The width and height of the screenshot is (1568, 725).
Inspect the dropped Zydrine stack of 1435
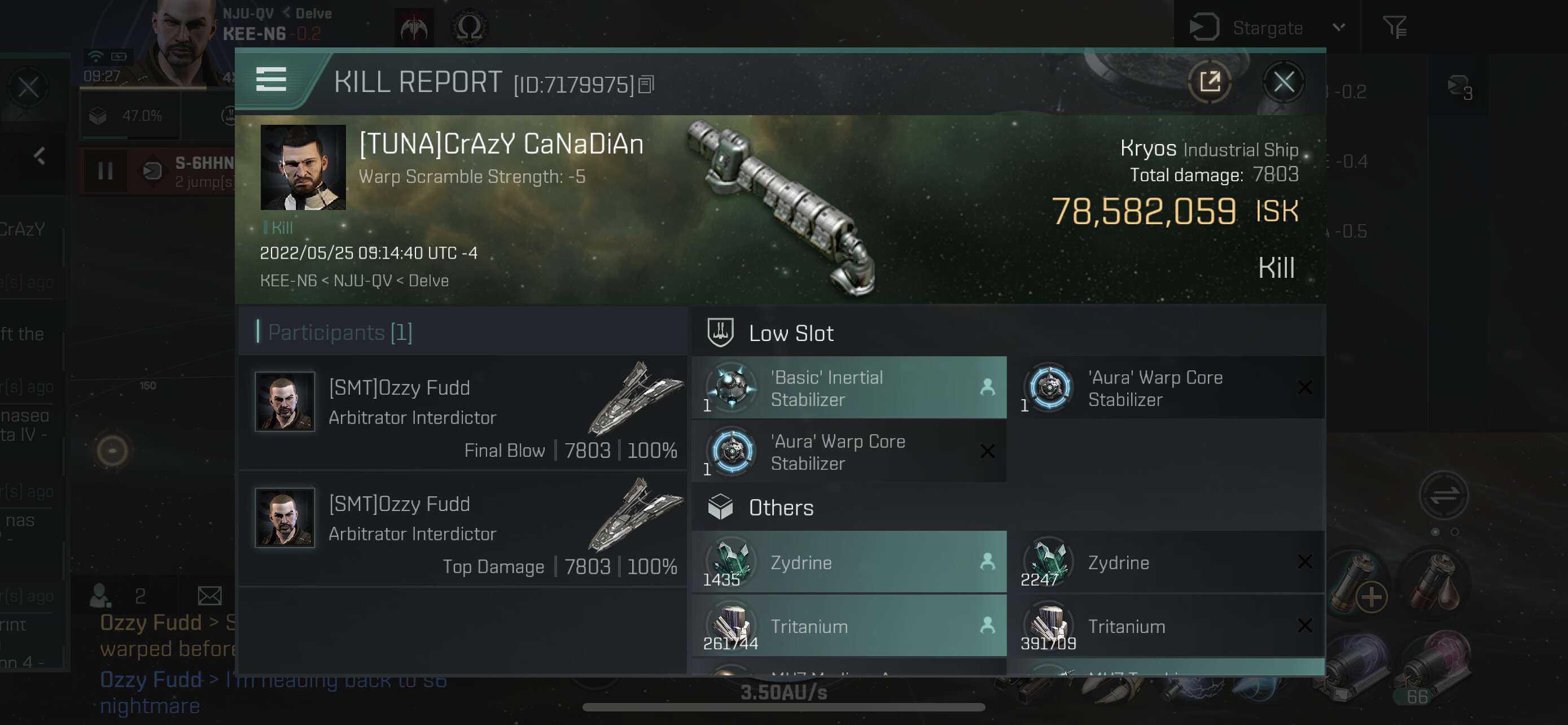point(848,562)
